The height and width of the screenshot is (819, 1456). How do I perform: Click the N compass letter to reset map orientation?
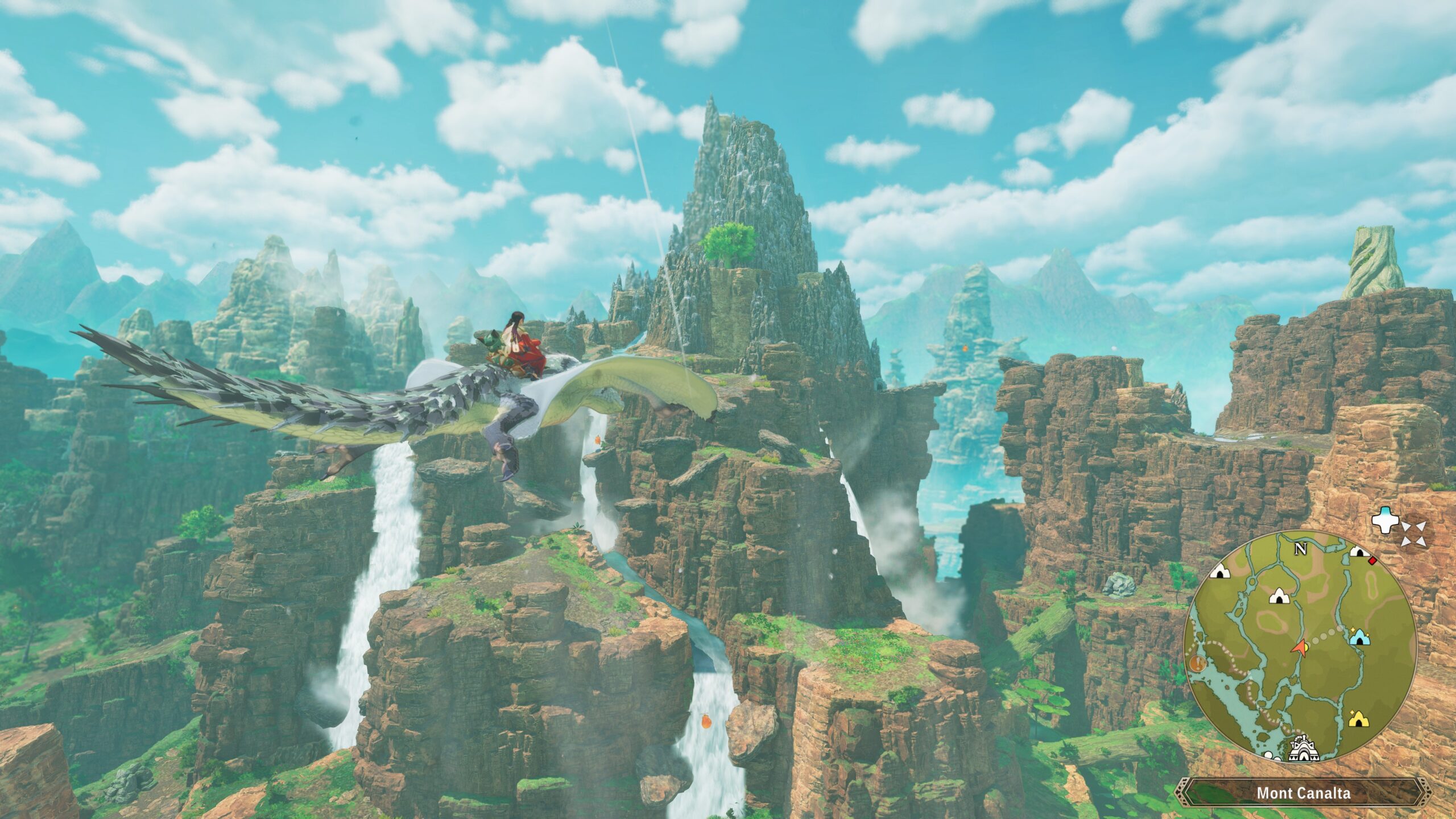[1301, 548]
